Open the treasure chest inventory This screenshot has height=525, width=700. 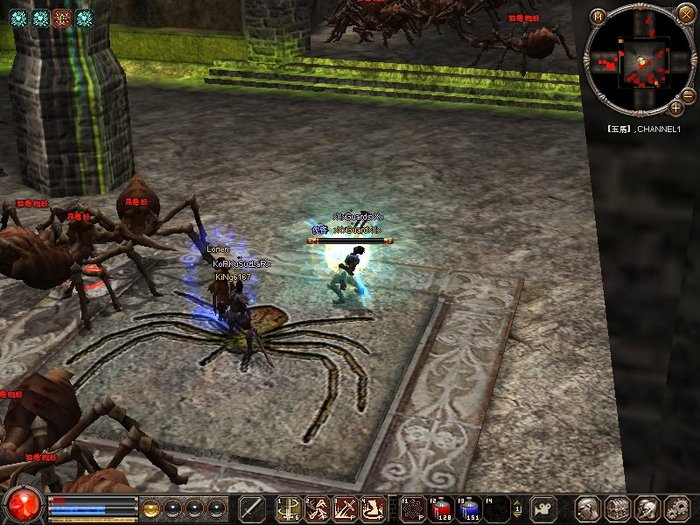[x=618, y=508]
